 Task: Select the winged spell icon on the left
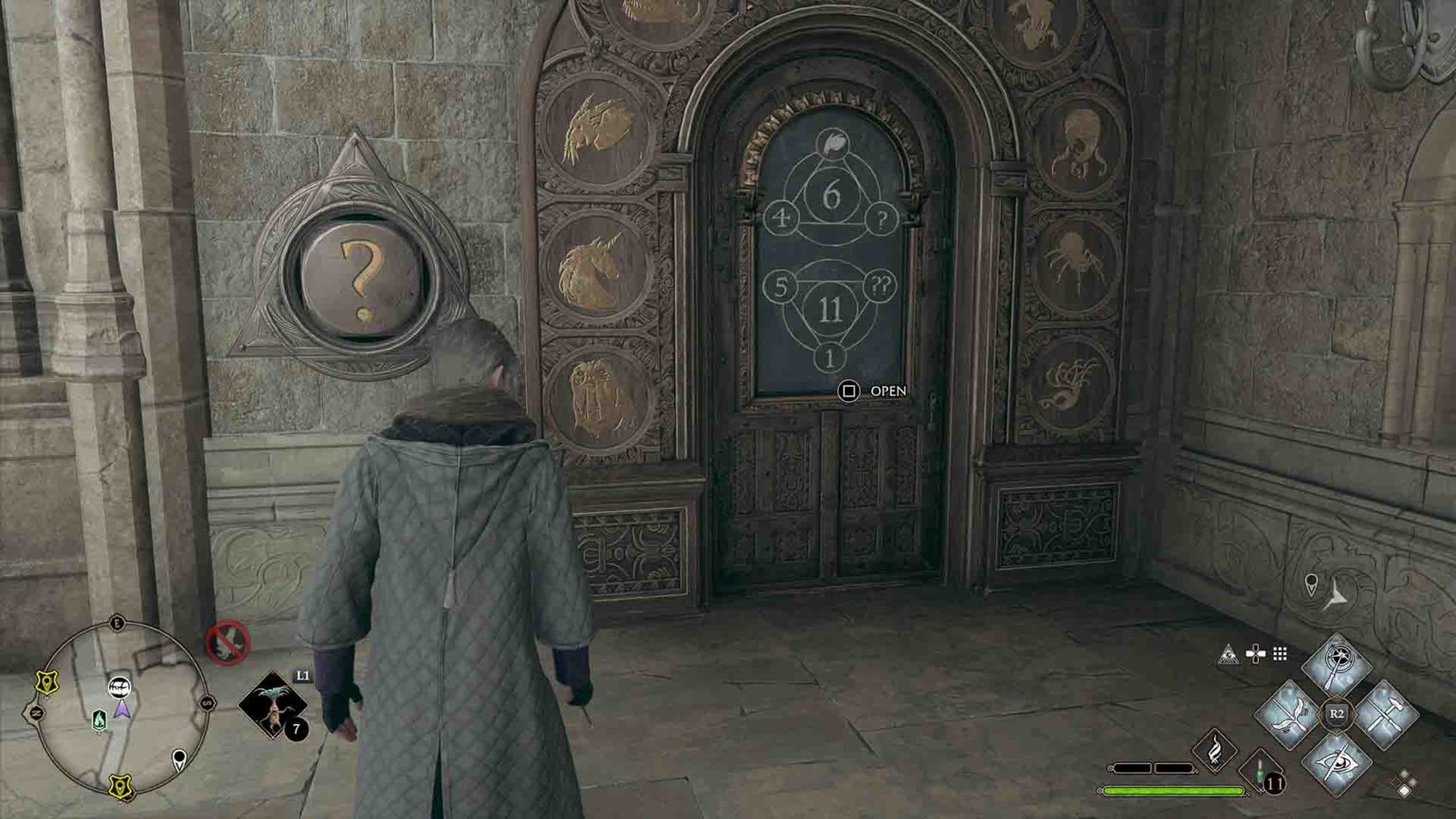pyautogui.click(x=1289, y=714)
